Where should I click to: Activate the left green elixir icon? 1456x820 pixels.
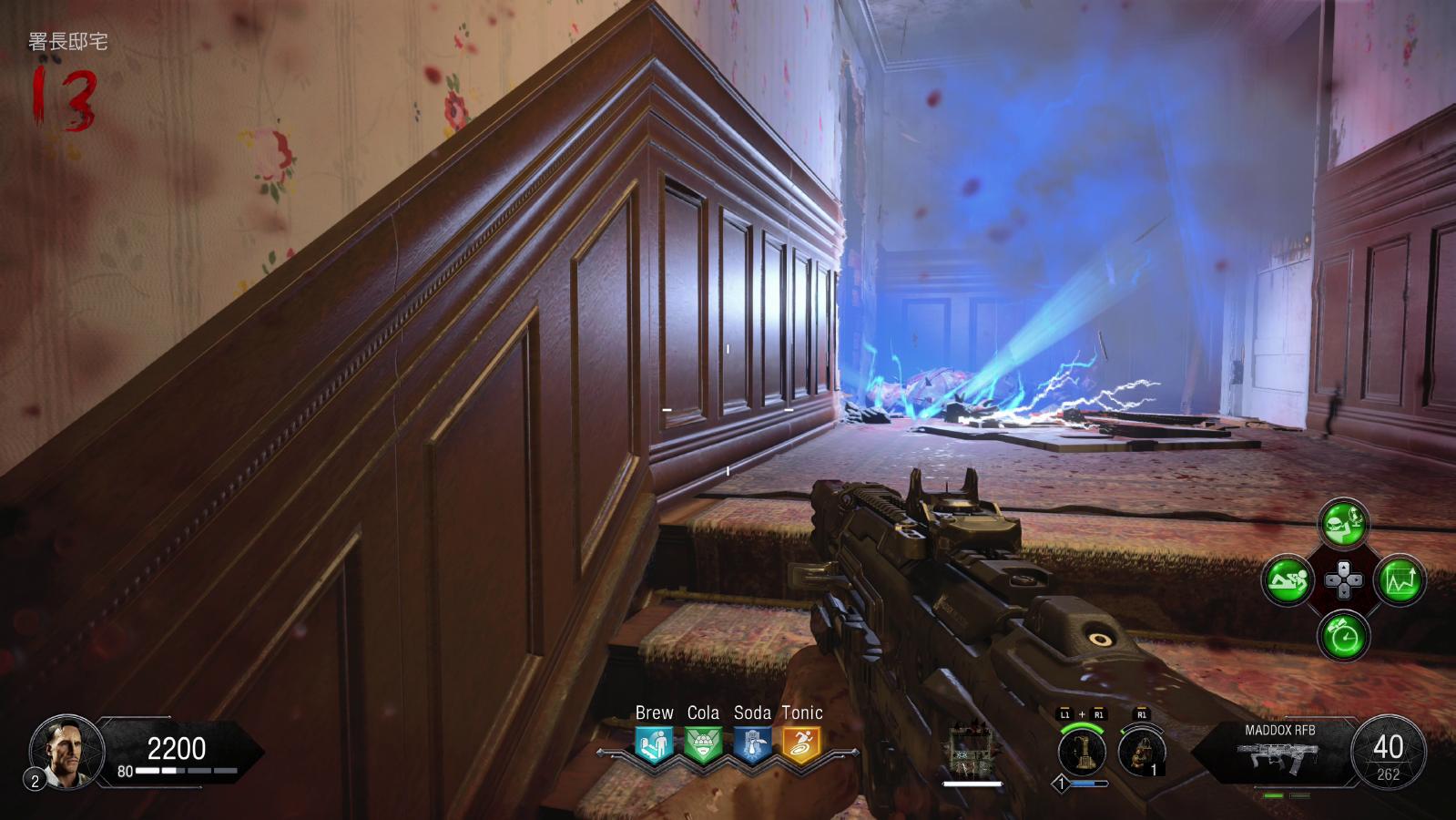tap(1287, 579)
